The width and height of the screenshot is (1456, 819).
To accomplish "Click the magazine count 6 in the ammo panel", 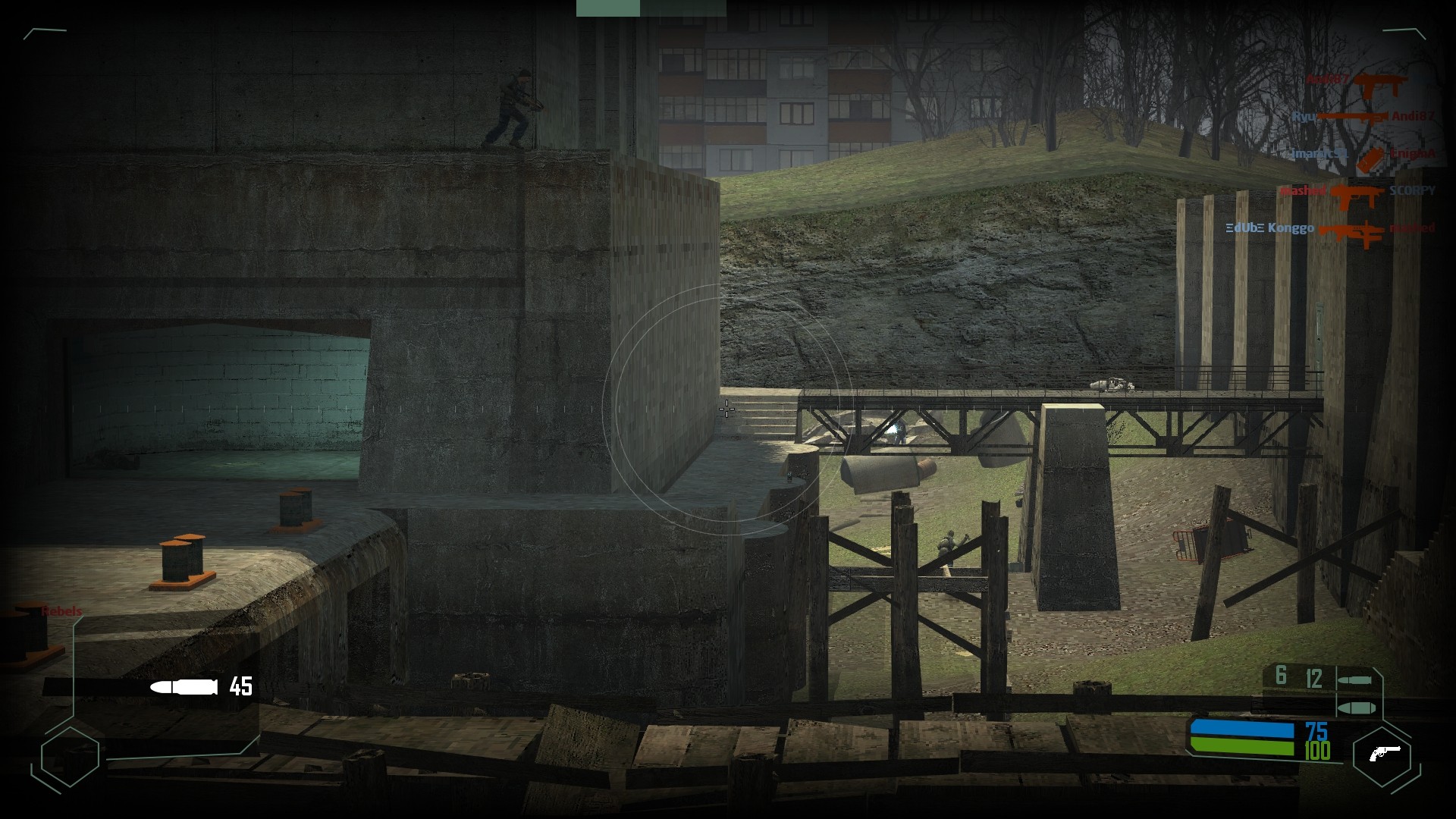I will pyautogui.click(x=1282, y=673).
